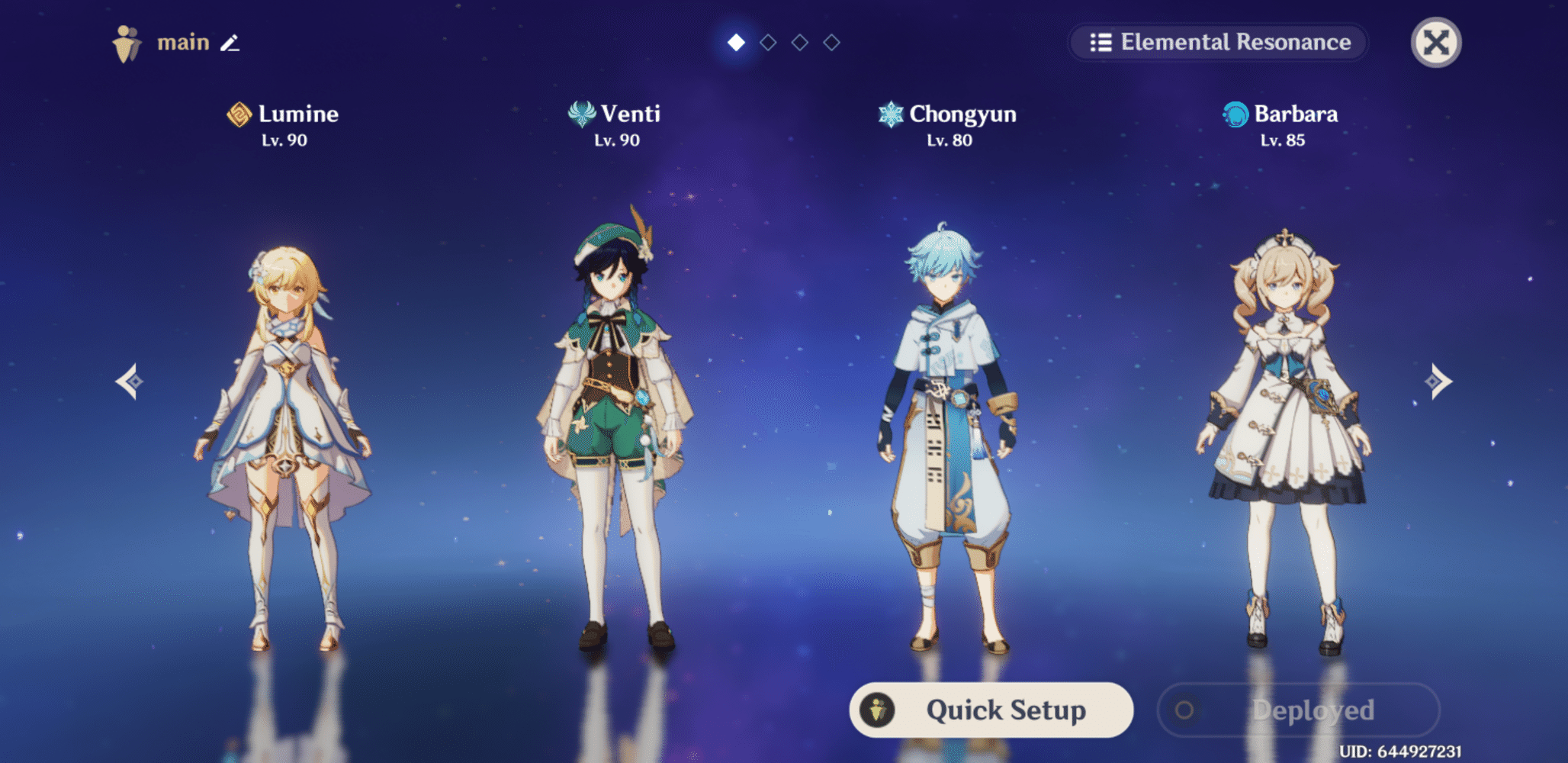
Task: Switch to the next party with the right arrow
Action: coord(1438,381)
